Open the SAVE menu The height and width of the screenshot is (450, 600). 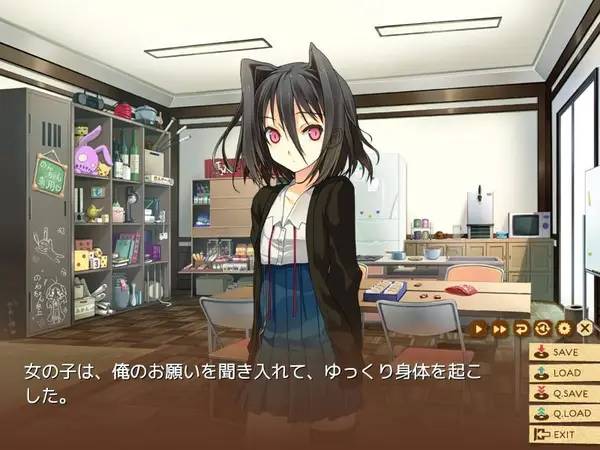pos(562,352)
